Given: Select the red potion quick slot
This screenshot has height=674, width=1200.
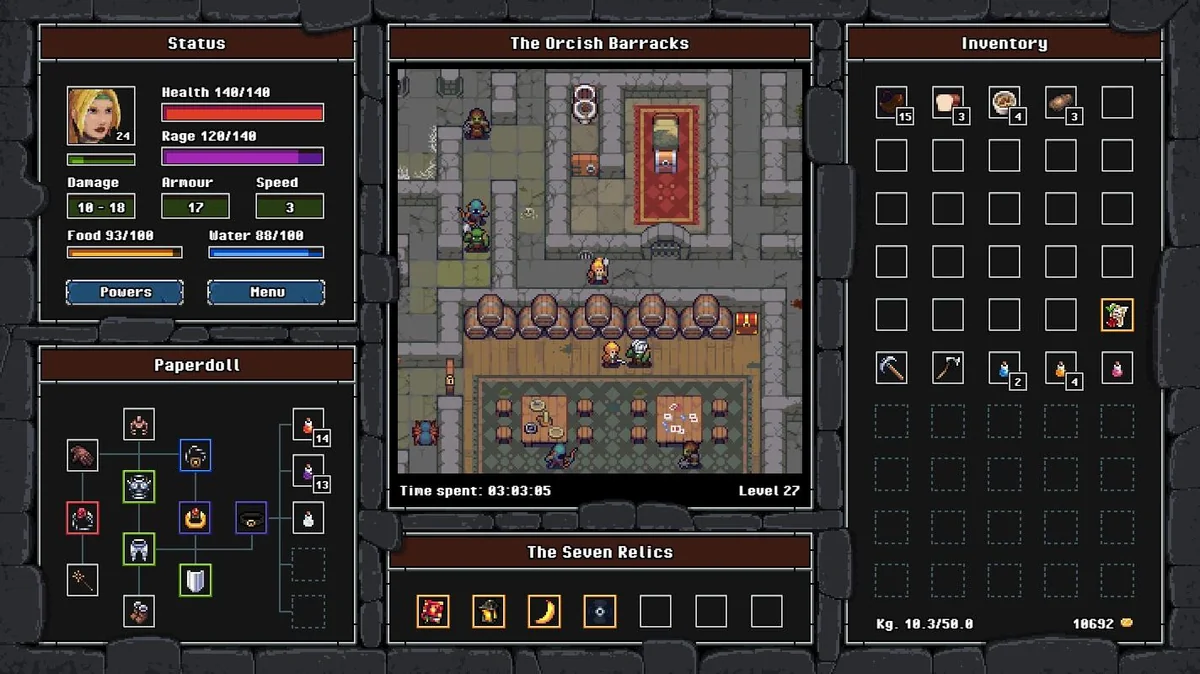Looking at the screenshot, I should click(308, 424).
